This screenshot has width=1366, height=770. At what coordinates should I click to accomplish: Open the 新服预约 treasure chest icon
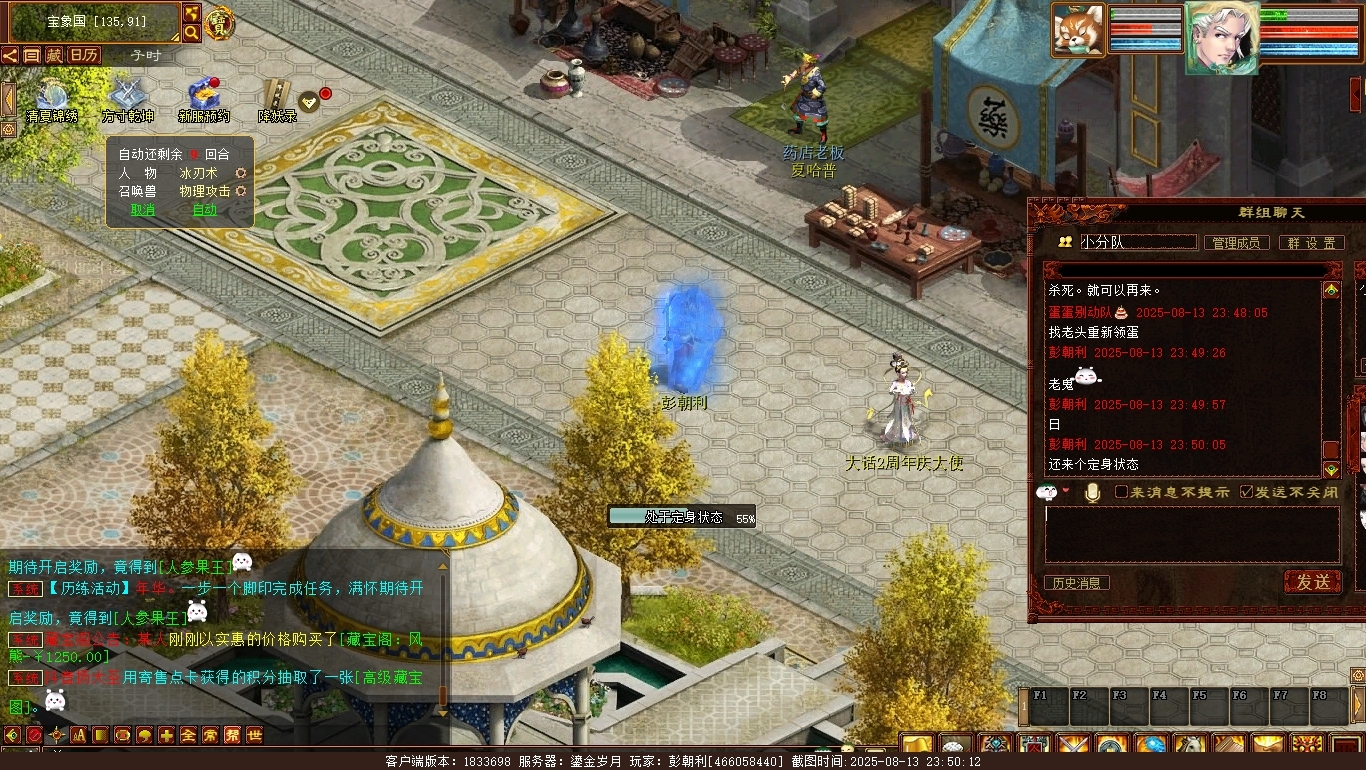[x=204, y=99]
